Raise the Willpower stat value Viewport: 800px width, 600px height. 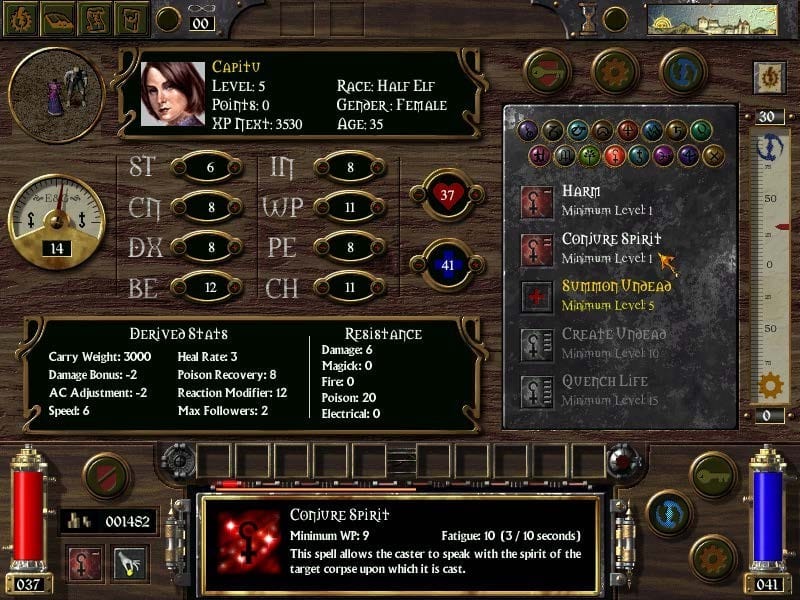(x=350, y=208)
